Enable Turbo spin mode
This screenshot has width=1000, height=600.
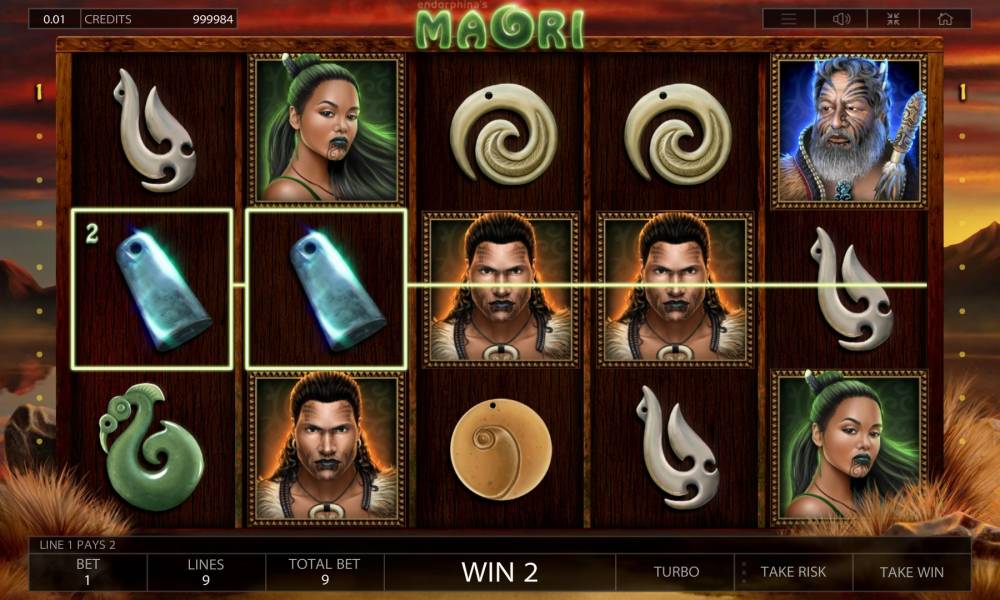(x=677, y=572)
